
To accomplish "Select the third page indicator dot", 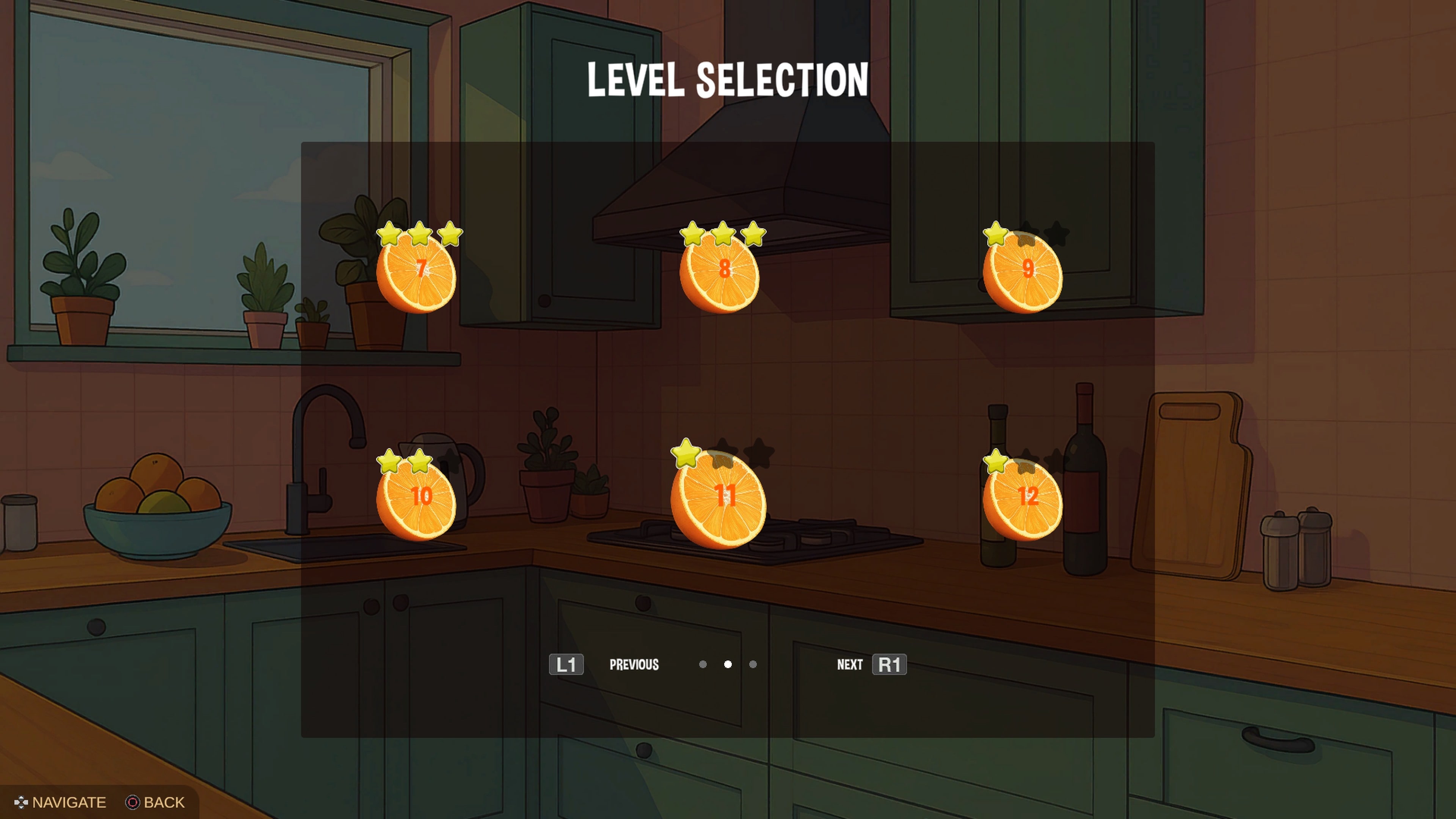I will click(753, 665).
